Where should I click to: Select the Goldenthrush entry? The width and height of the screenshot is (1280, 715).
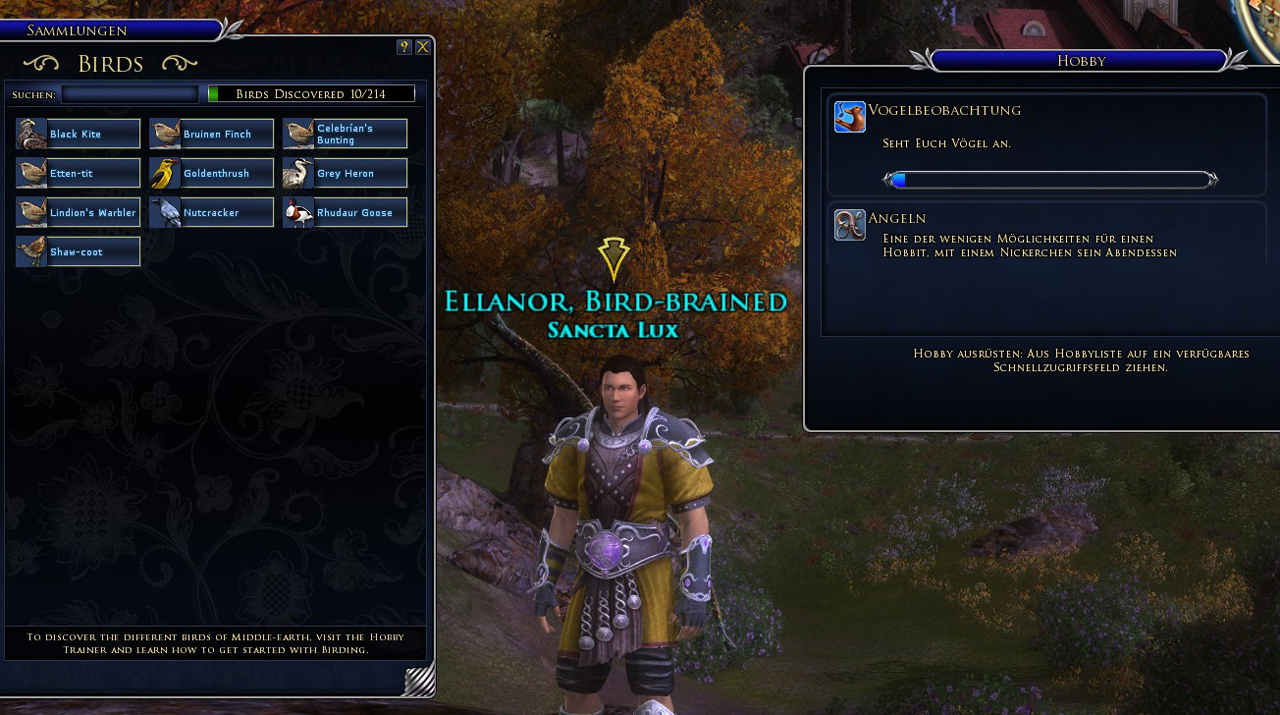pos(211,173)
